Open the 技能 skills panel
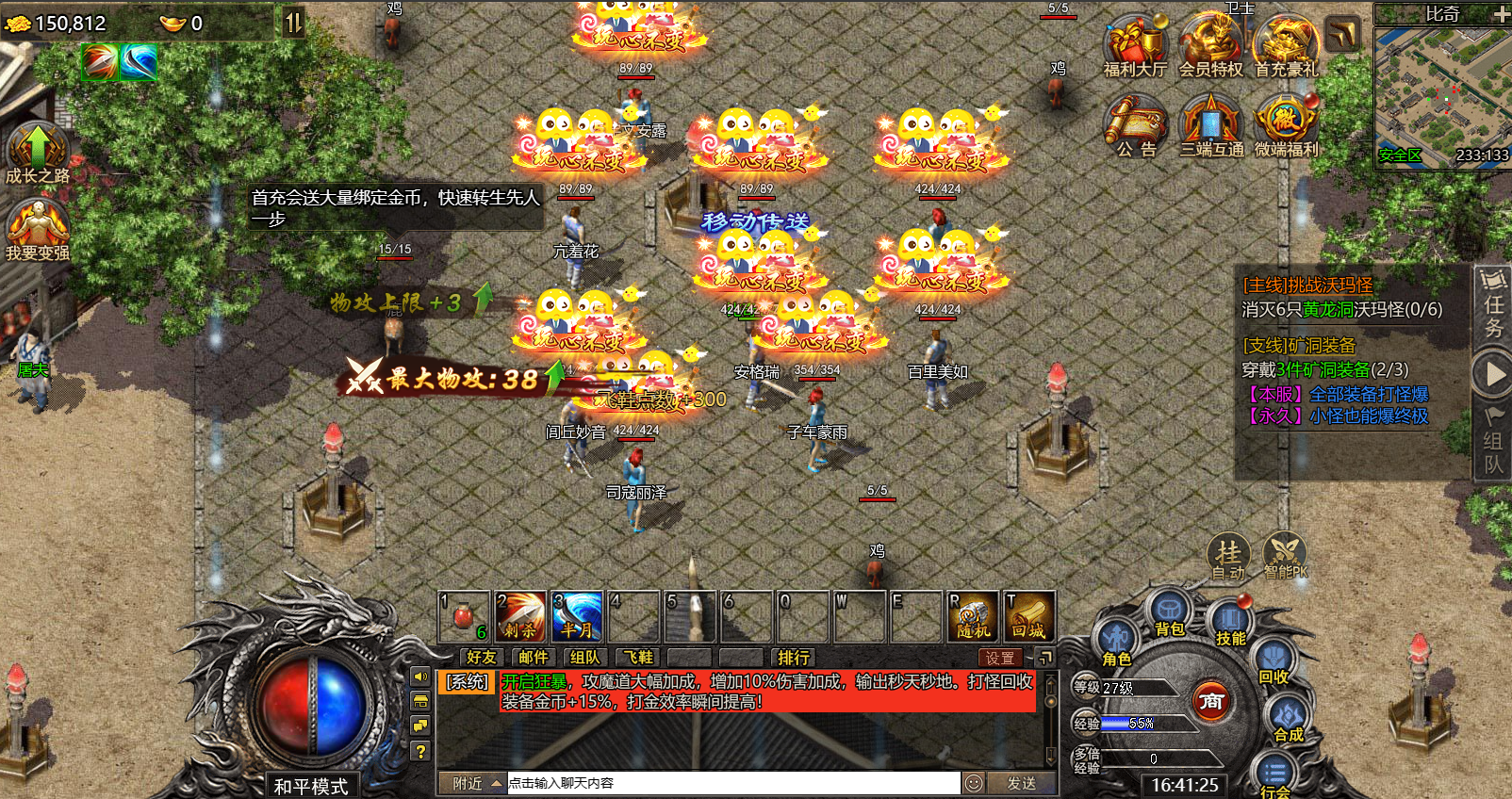 [x=1230, y=623]
